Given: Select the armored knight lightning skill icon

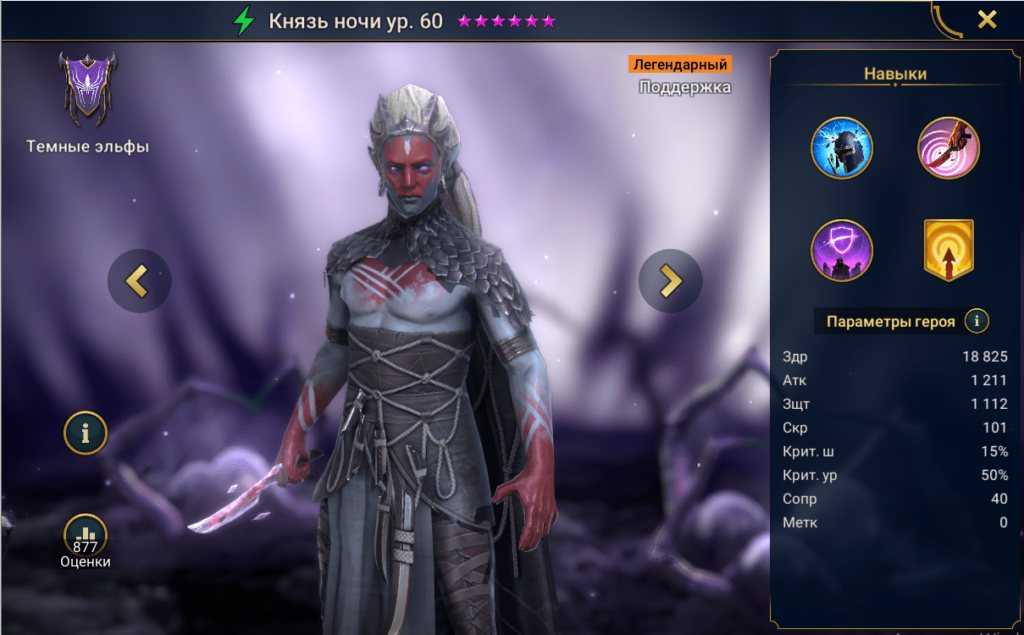Looking at the screenshot, I should pyautogui.click(x=841, y=148).
